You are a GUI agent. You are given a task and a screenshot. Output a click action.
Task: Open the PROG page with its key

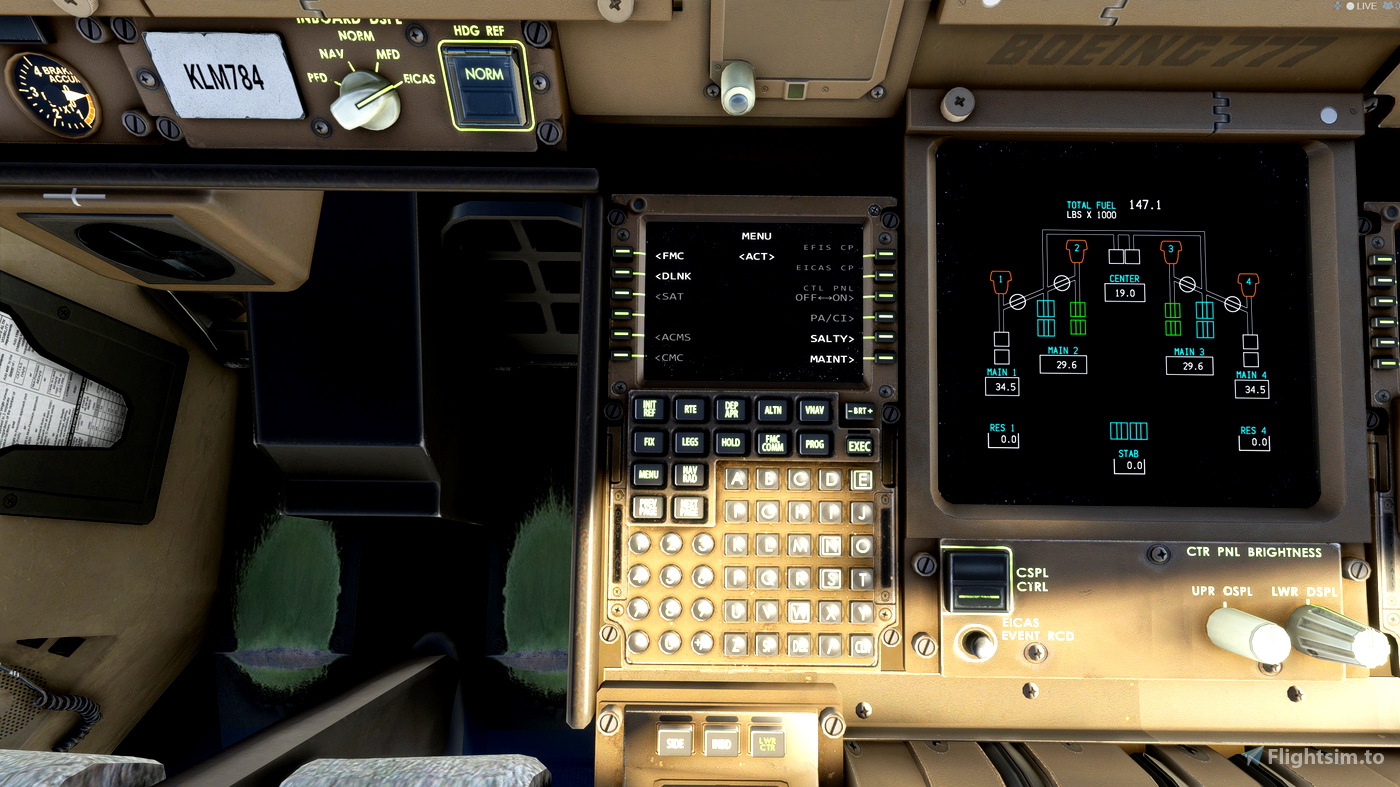pyautogui.click(x=813, y=442)
